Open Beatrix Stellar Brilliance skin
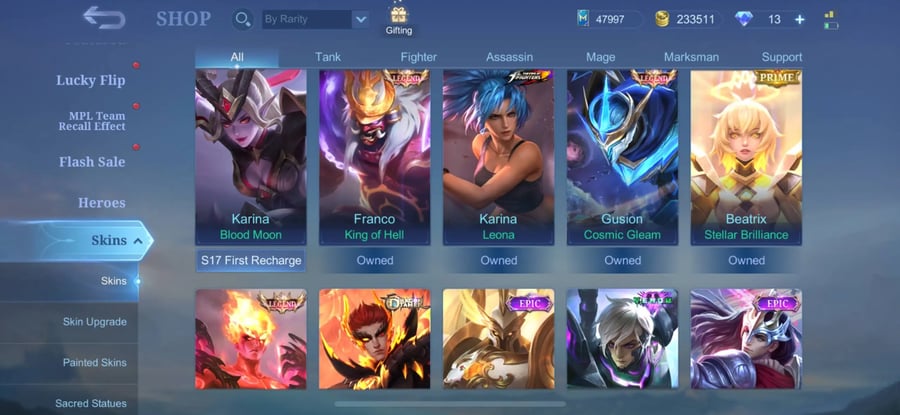The width and height of the screenshot is (900, 415). coord(746,157)
